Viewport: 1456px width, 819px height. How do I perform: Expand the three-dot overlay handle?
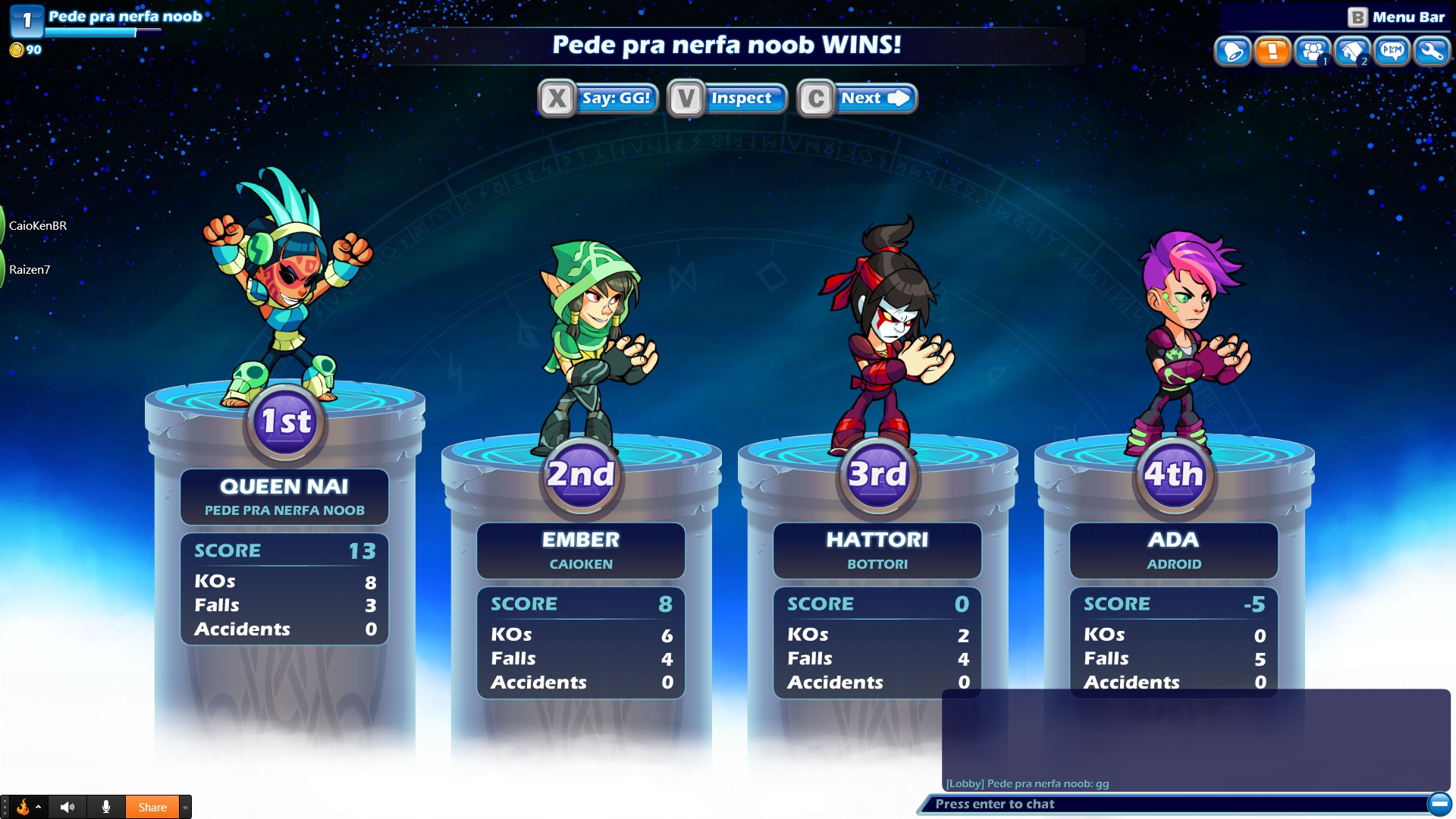tap(5, 807)
